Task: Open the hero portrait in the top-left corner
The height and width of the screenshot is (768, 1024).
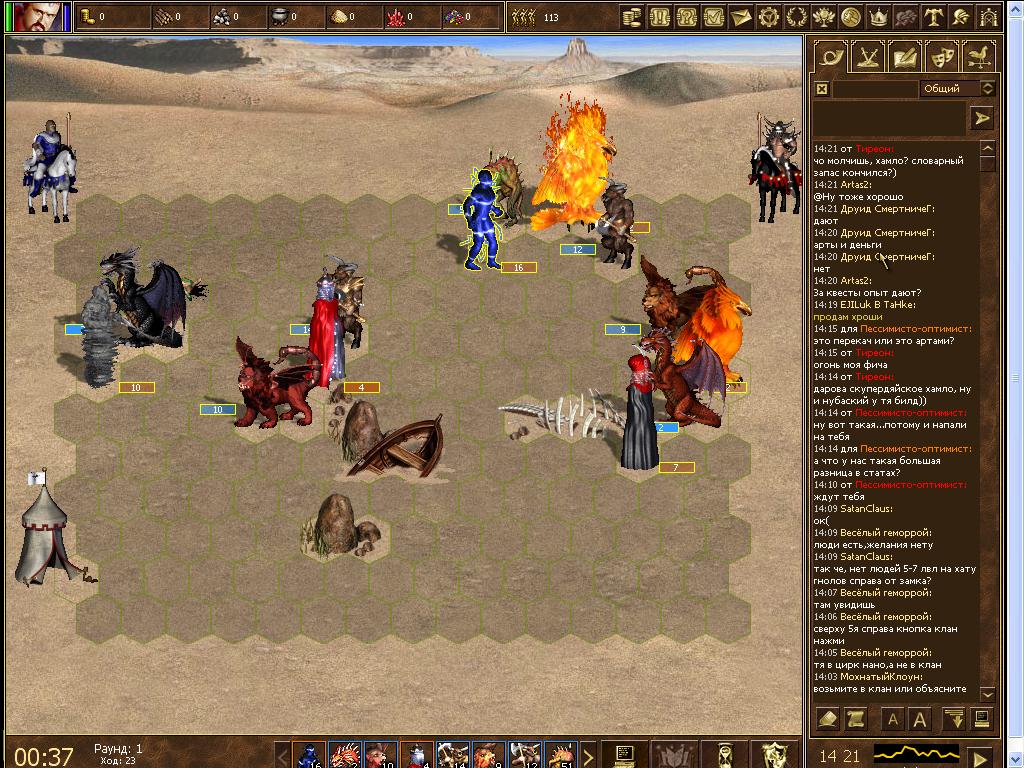Action: pyautogui.click(x=40, y=17)
